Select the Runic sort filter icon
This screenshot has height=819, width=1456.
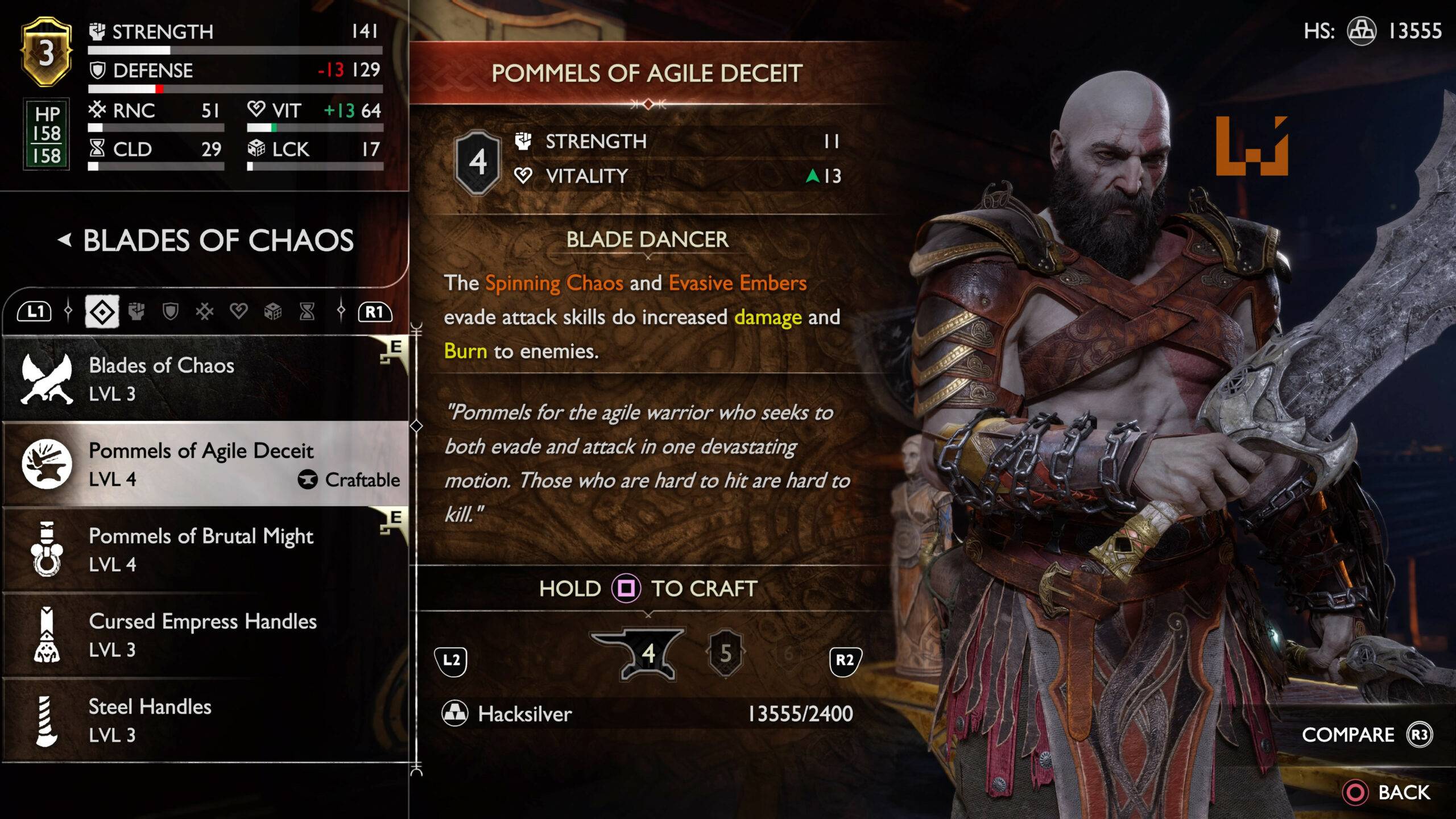205,311
